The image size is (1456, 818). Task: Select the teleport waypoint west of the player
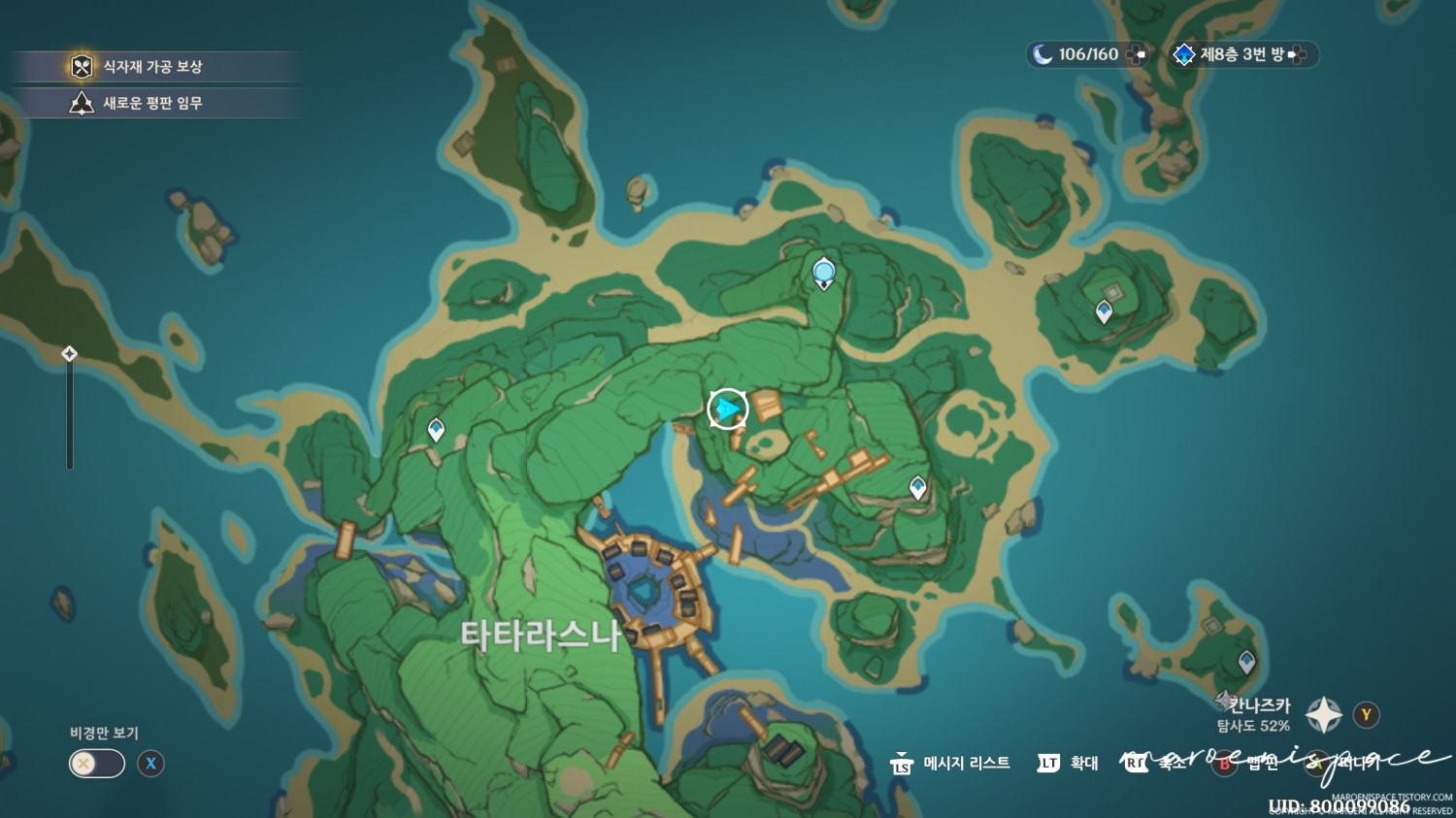point(435,426)
